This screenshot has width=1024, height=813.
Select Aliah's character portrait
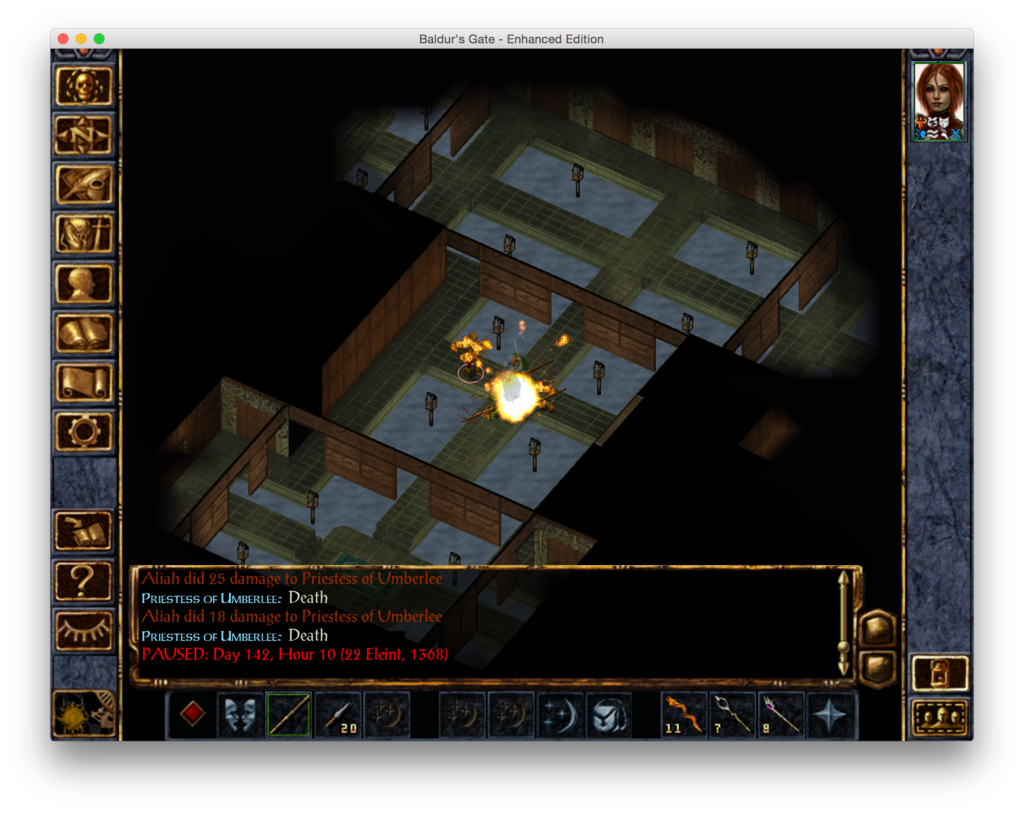point(939,101)
